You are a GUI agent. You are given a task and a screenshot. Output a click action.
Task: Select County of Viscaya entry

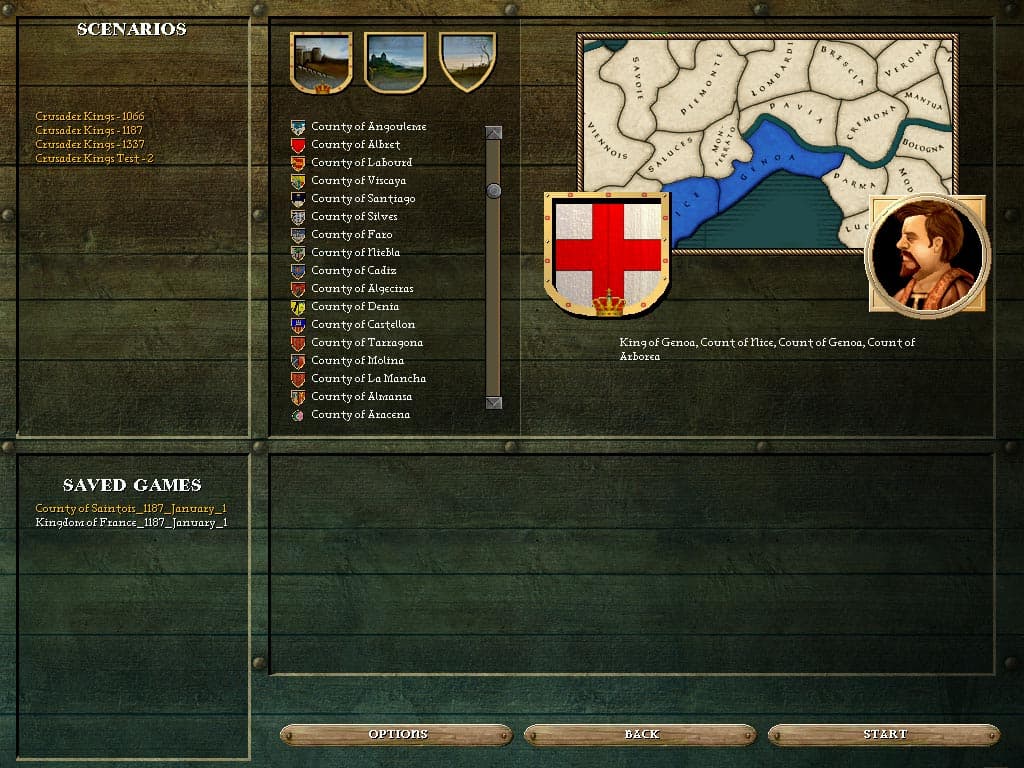pos(358,181)
